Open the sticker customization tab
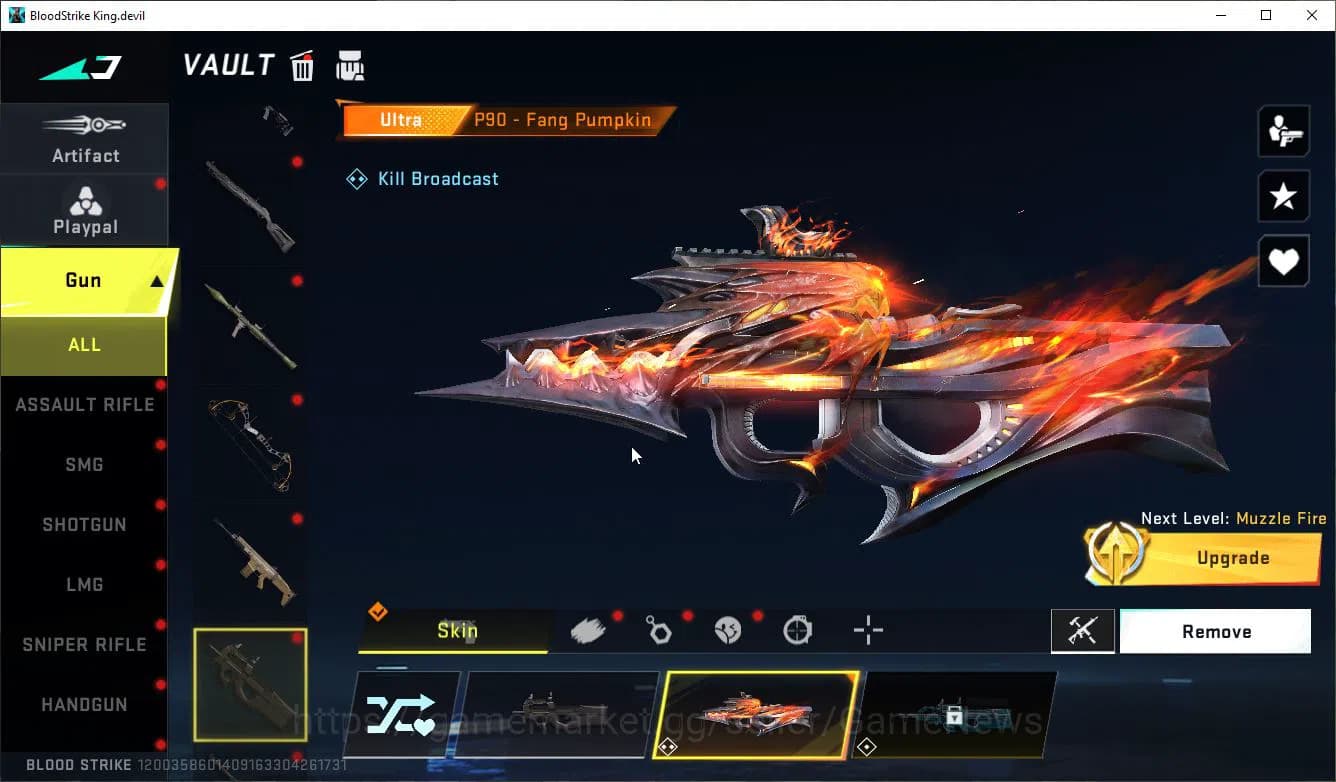The image size is (1336, 782). tap(728, 630)
